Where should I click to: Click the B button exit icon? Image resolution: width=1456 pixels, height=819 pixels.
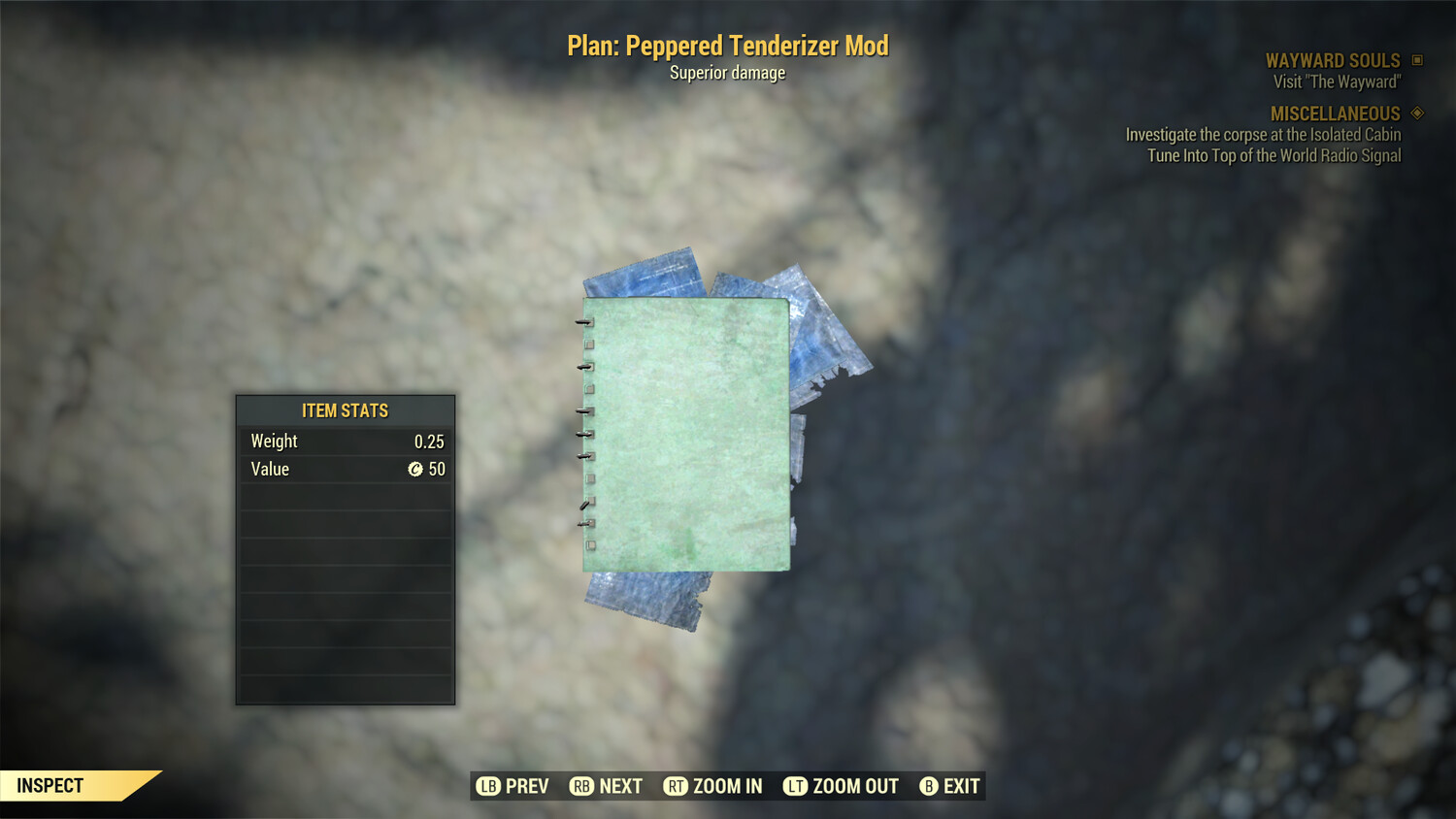tap(929, 786)
